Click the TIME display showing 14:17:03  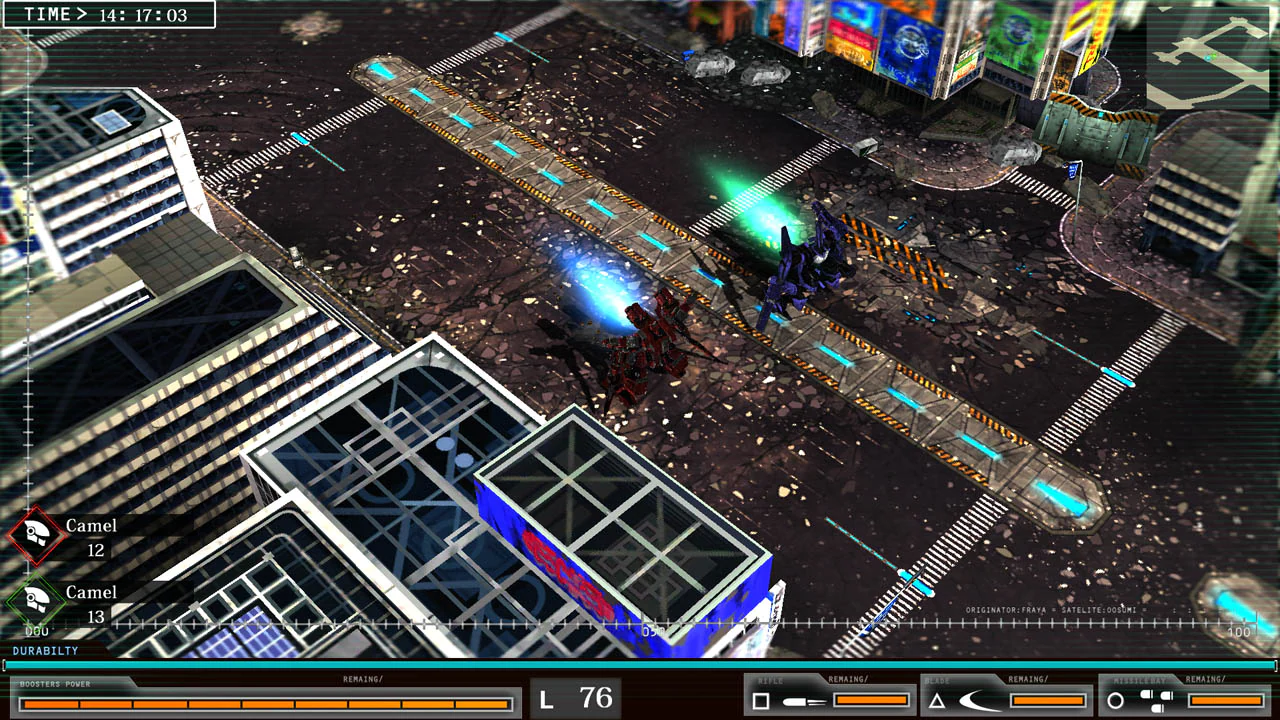pos(106,16)
